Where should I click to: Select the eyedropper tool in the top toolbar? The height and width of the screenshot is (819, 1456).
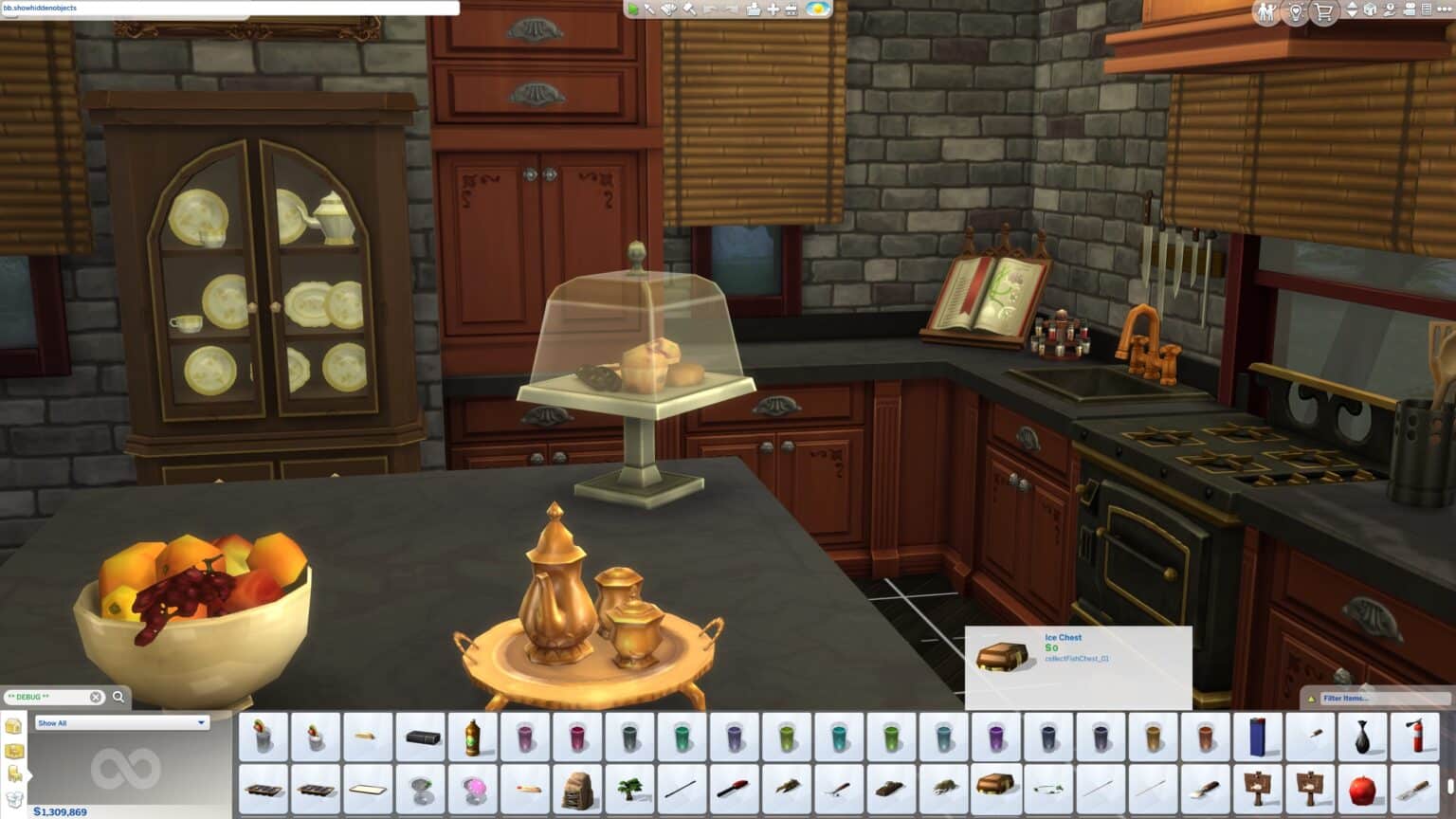(650, 11)
